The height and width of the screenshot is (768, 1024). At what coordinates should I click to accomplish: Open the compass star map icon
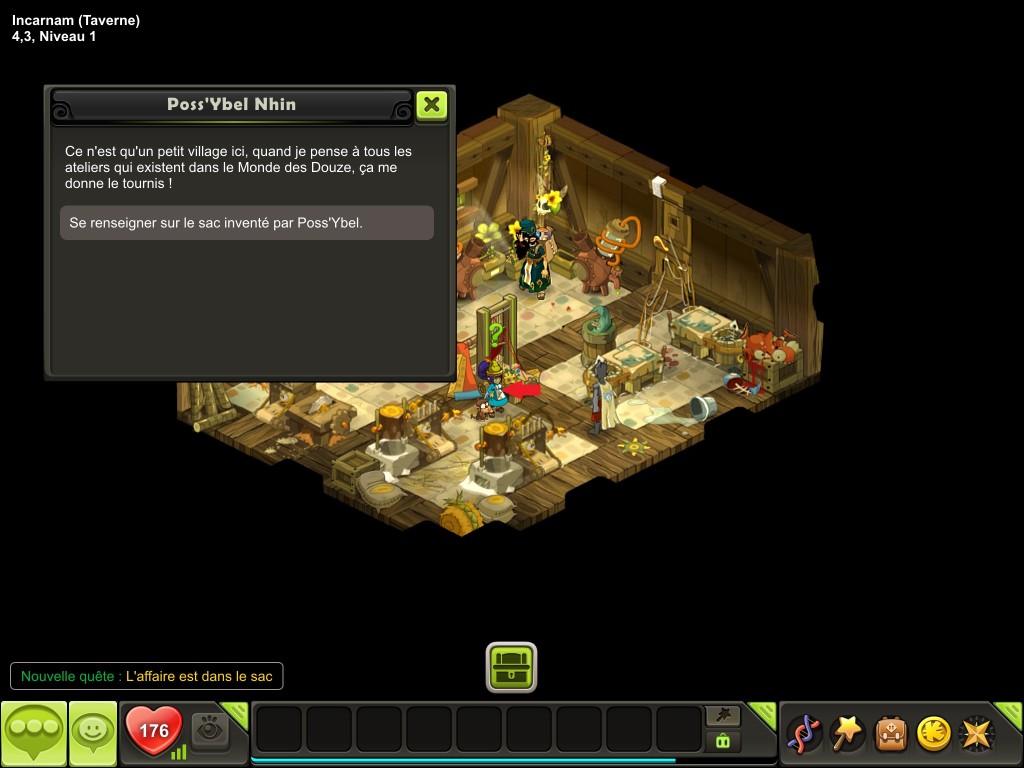point(977,734)
